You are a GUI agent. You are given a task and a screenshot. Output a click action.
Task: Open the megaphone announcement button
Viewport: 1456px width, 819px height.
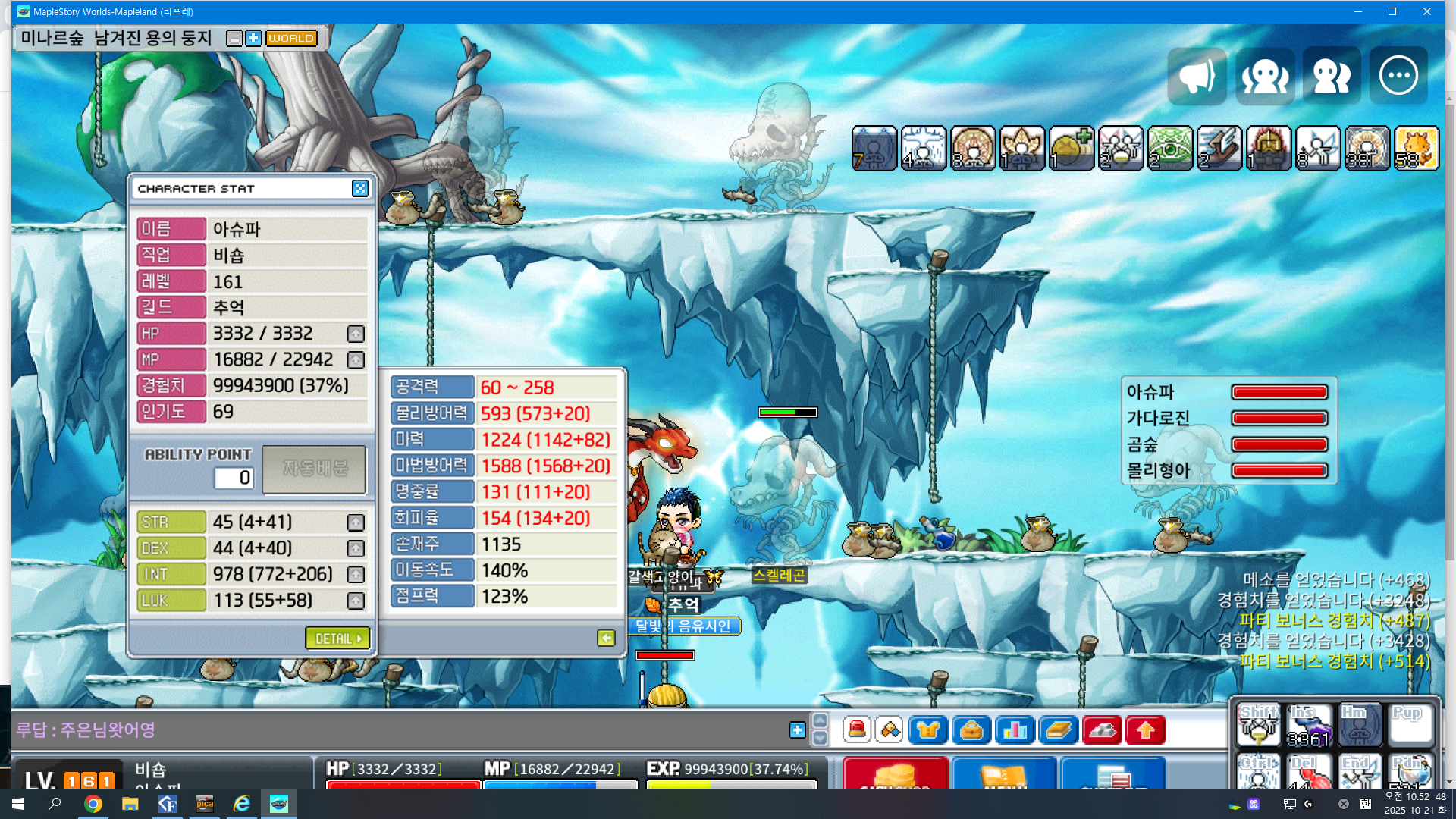pos(1197,76)
